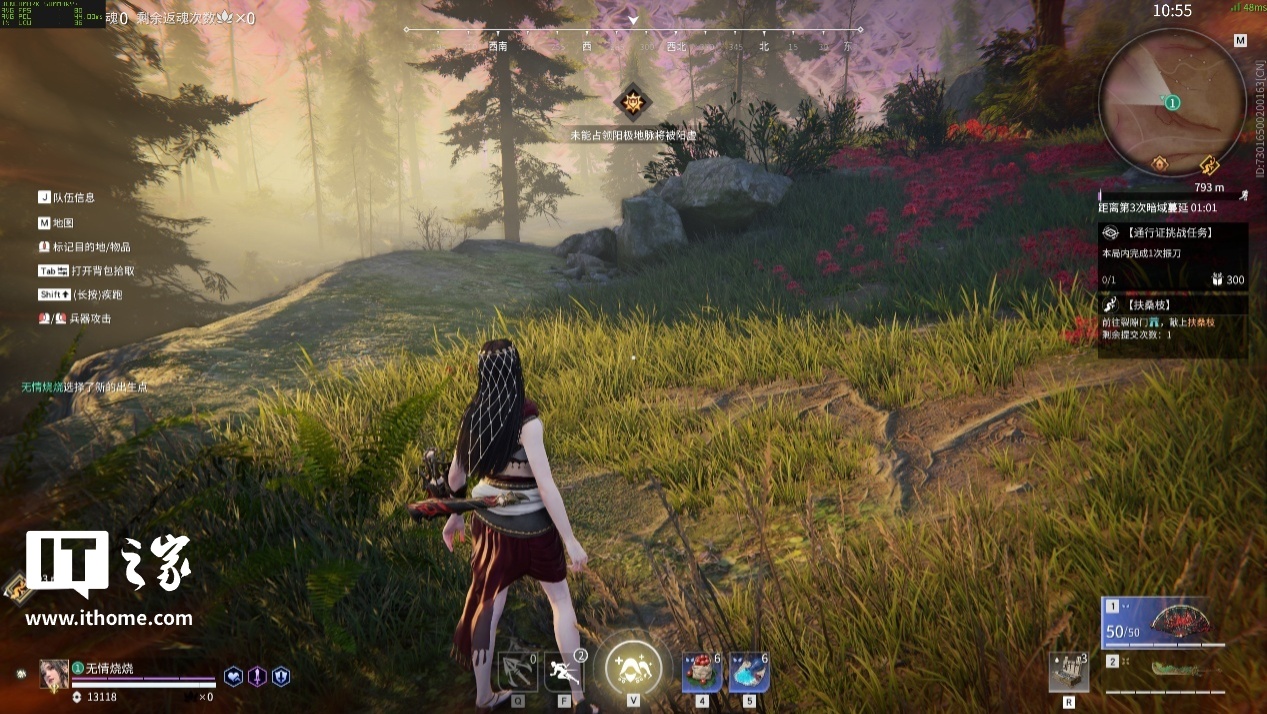Screen dimensions: 1267x714
Task: Use the blue armor powder item
Action: [749, 672]
